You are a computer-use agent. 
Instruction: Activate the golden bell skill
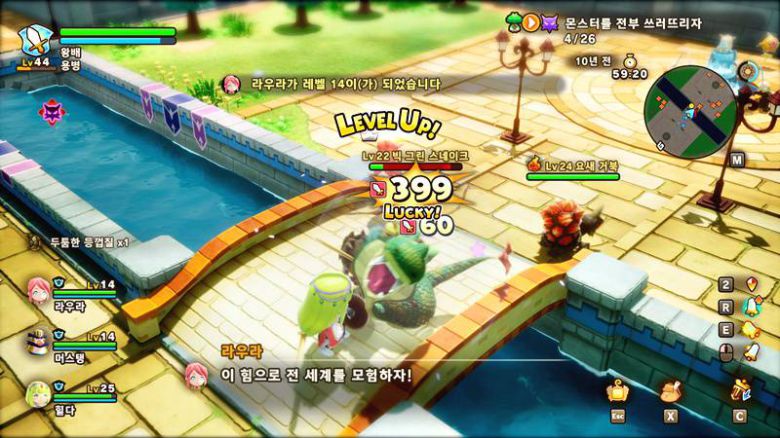[x=749, y=329]
